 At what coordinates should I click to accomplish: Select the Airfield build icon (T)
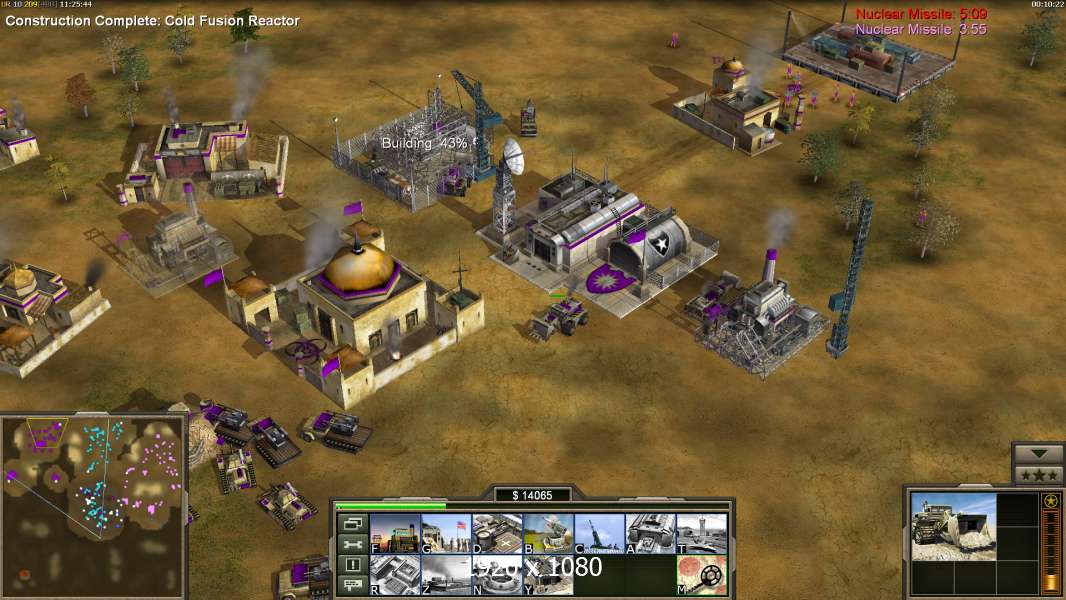point(701,533)
